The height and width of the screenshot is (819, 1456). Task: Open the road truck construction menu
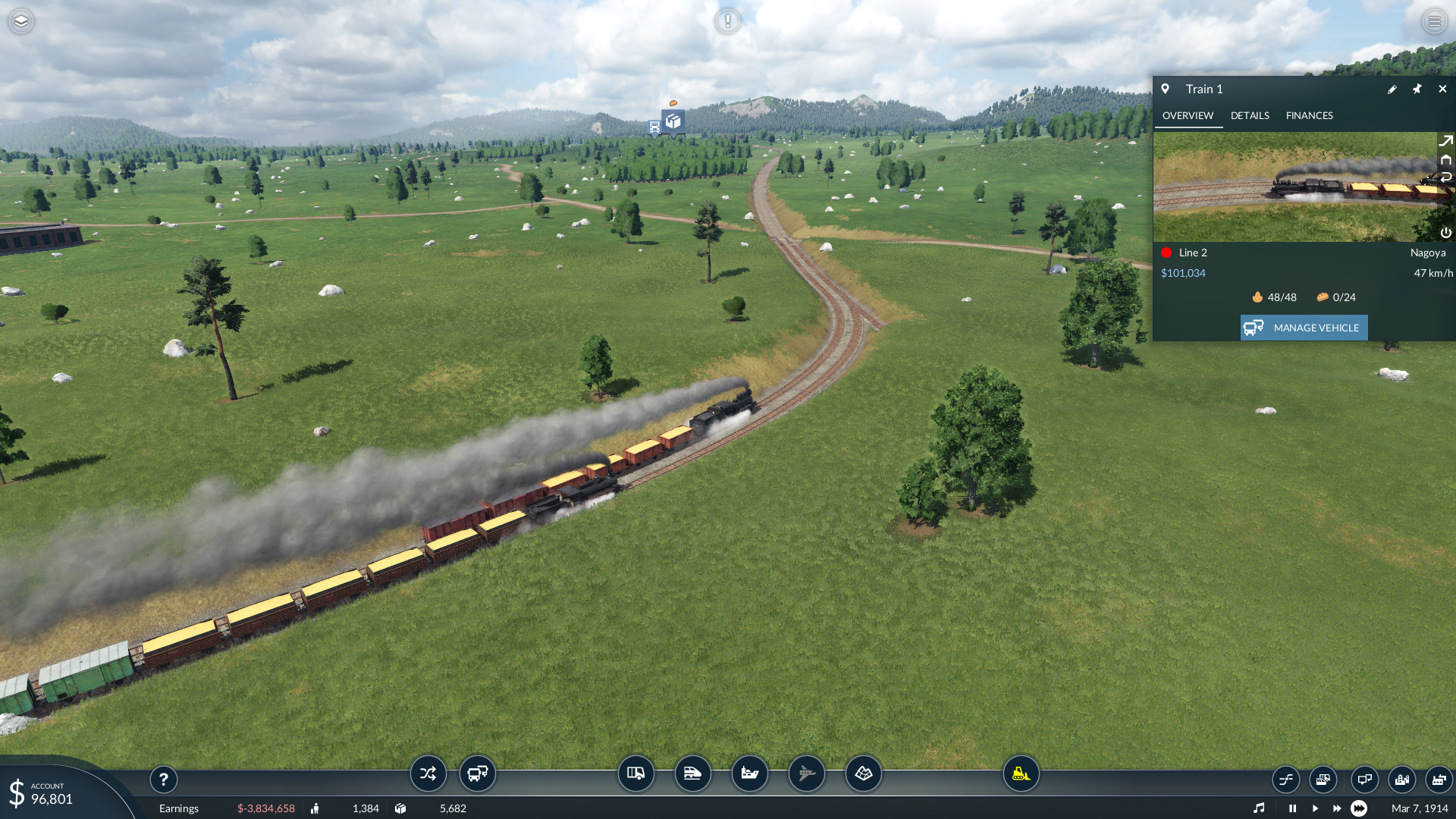635,774
